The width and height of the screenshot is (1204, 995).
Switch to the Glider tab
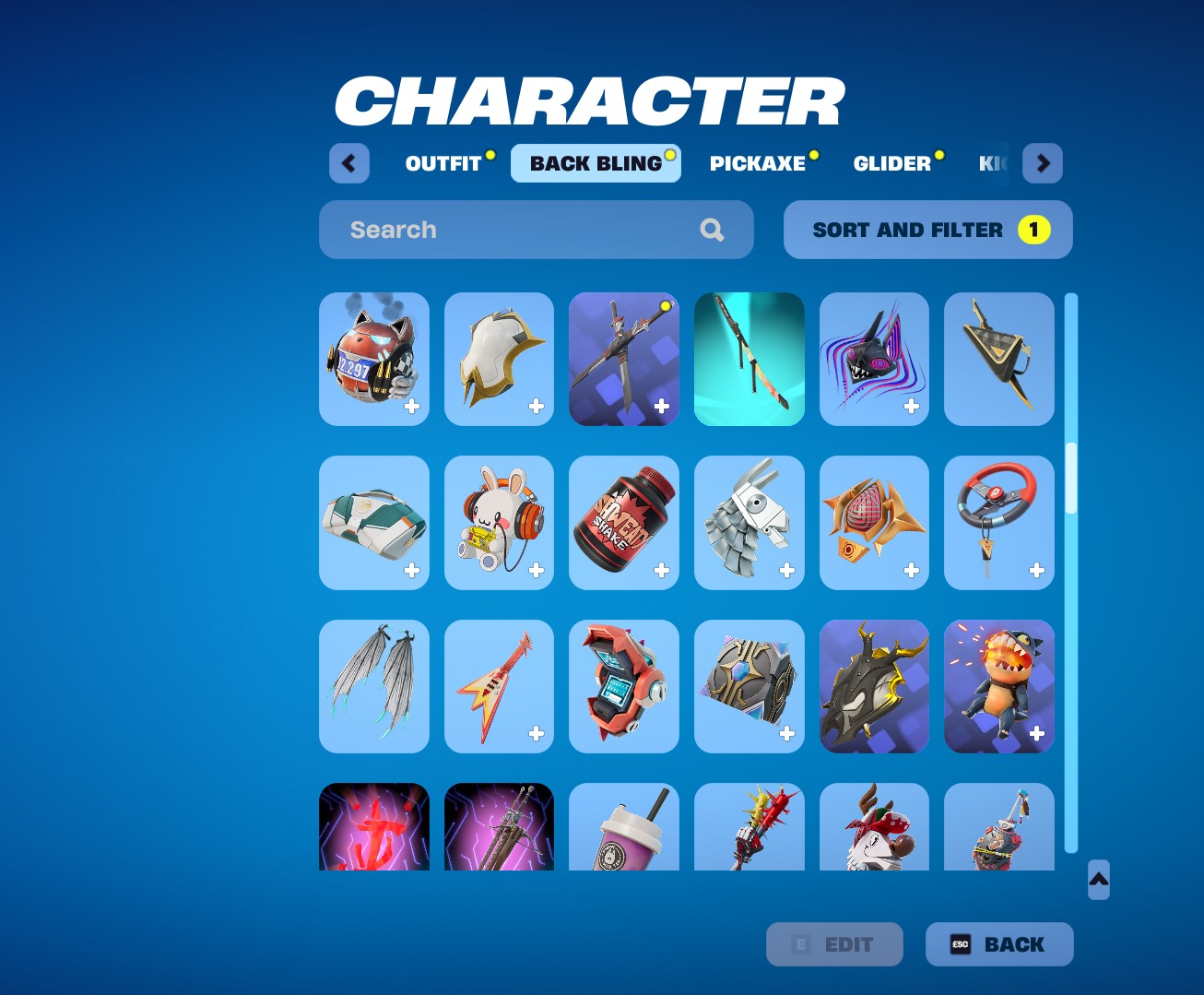(891, 164)
